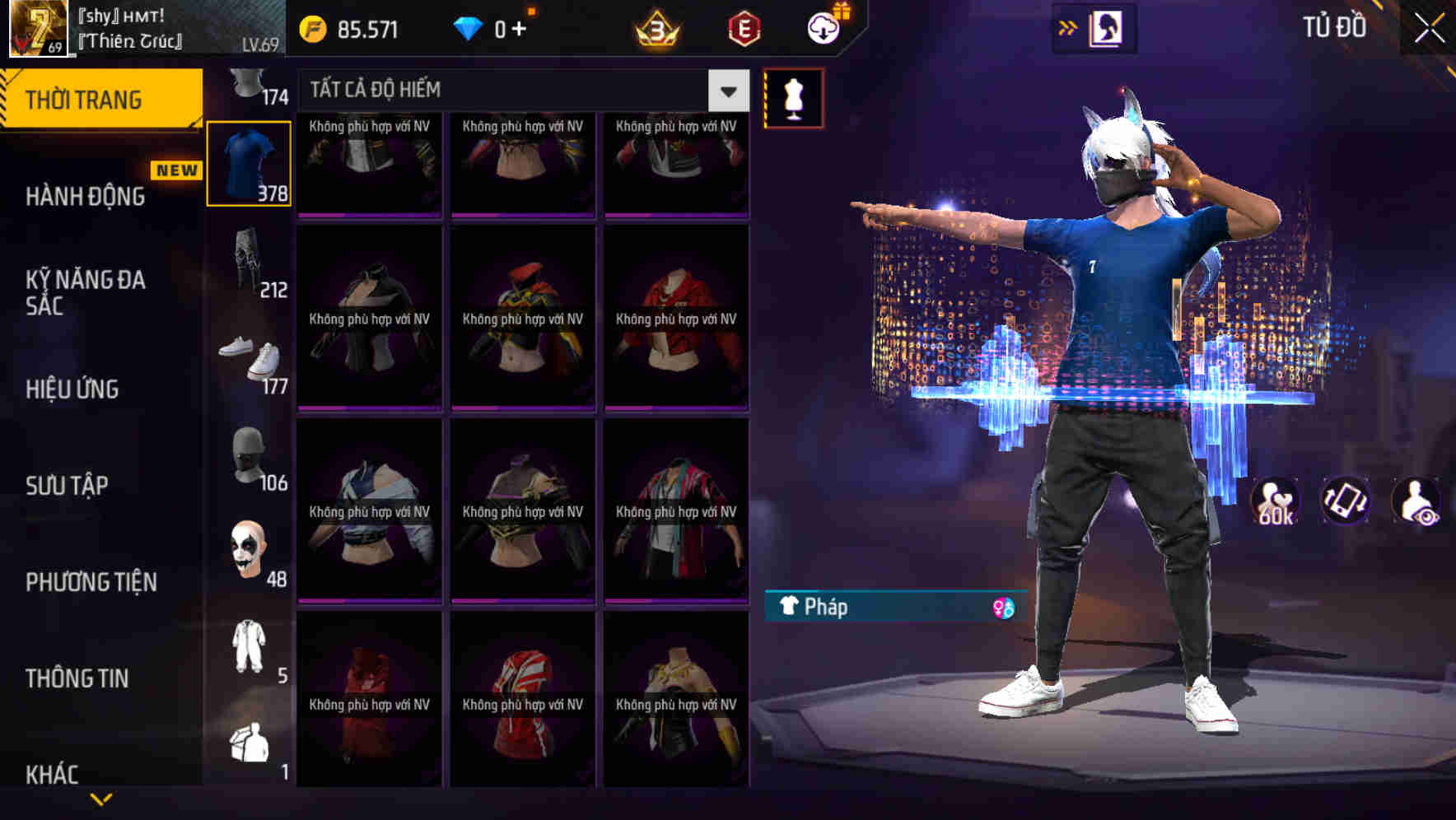Screen dimensions: 1456x820
Task: Expand the bottom chevron under KHÁC
Action: (x=100, y=798)
